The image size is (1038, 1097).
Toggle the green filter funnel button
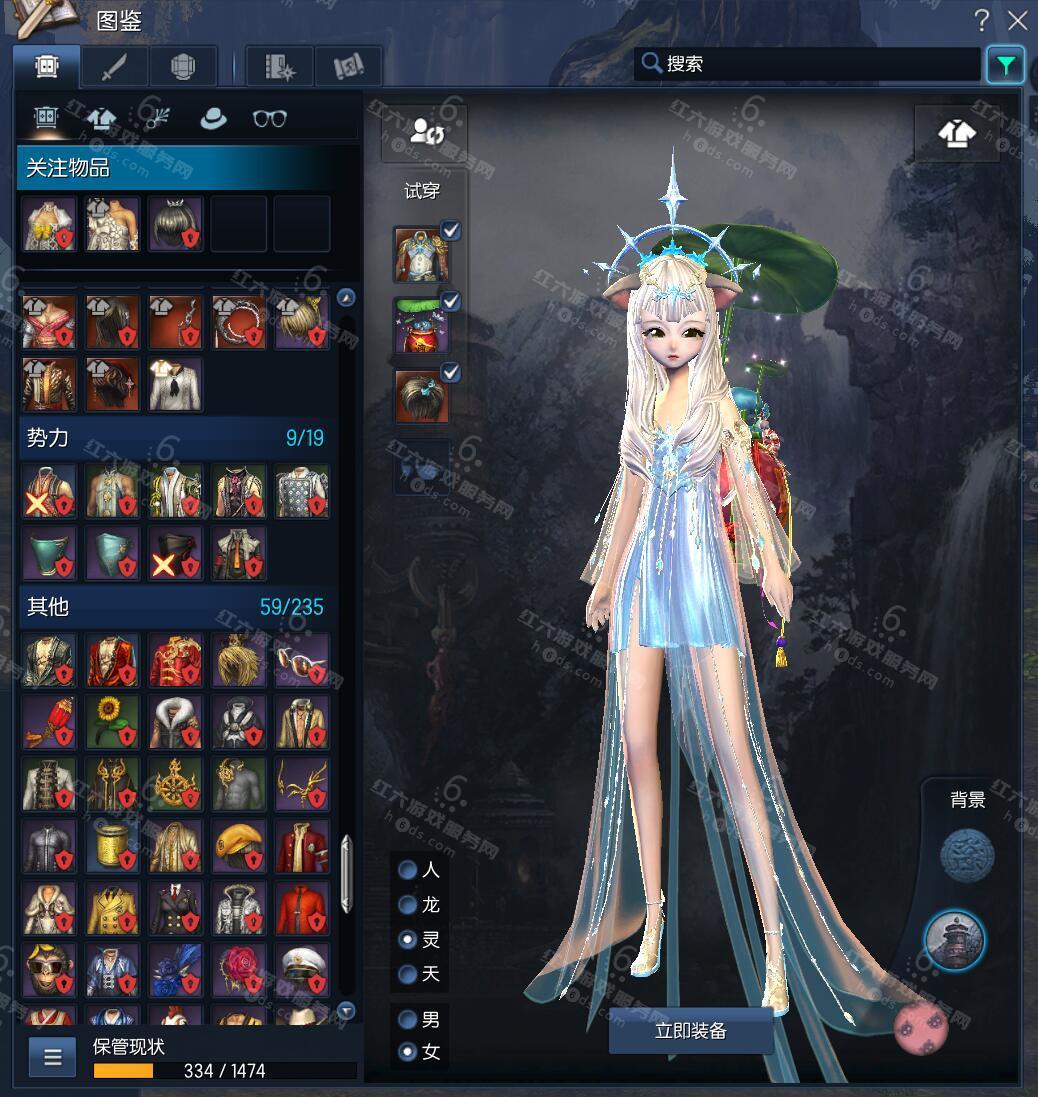click(x=1004, y=65)
